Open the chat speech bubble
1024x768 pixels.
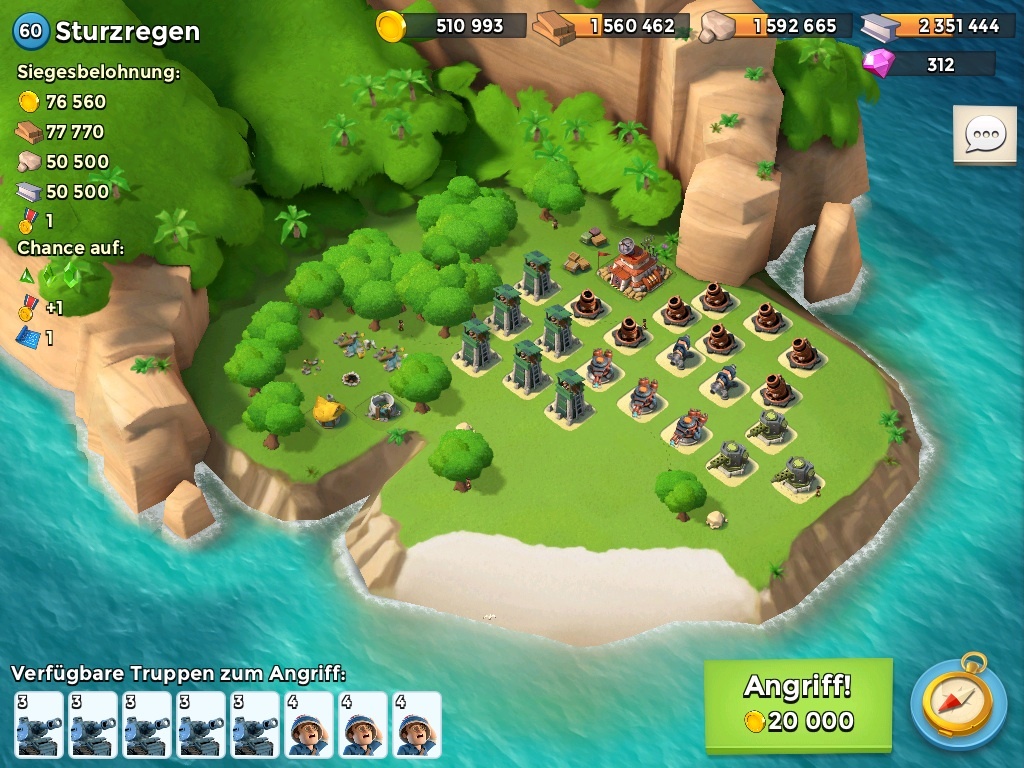point(984,135)
